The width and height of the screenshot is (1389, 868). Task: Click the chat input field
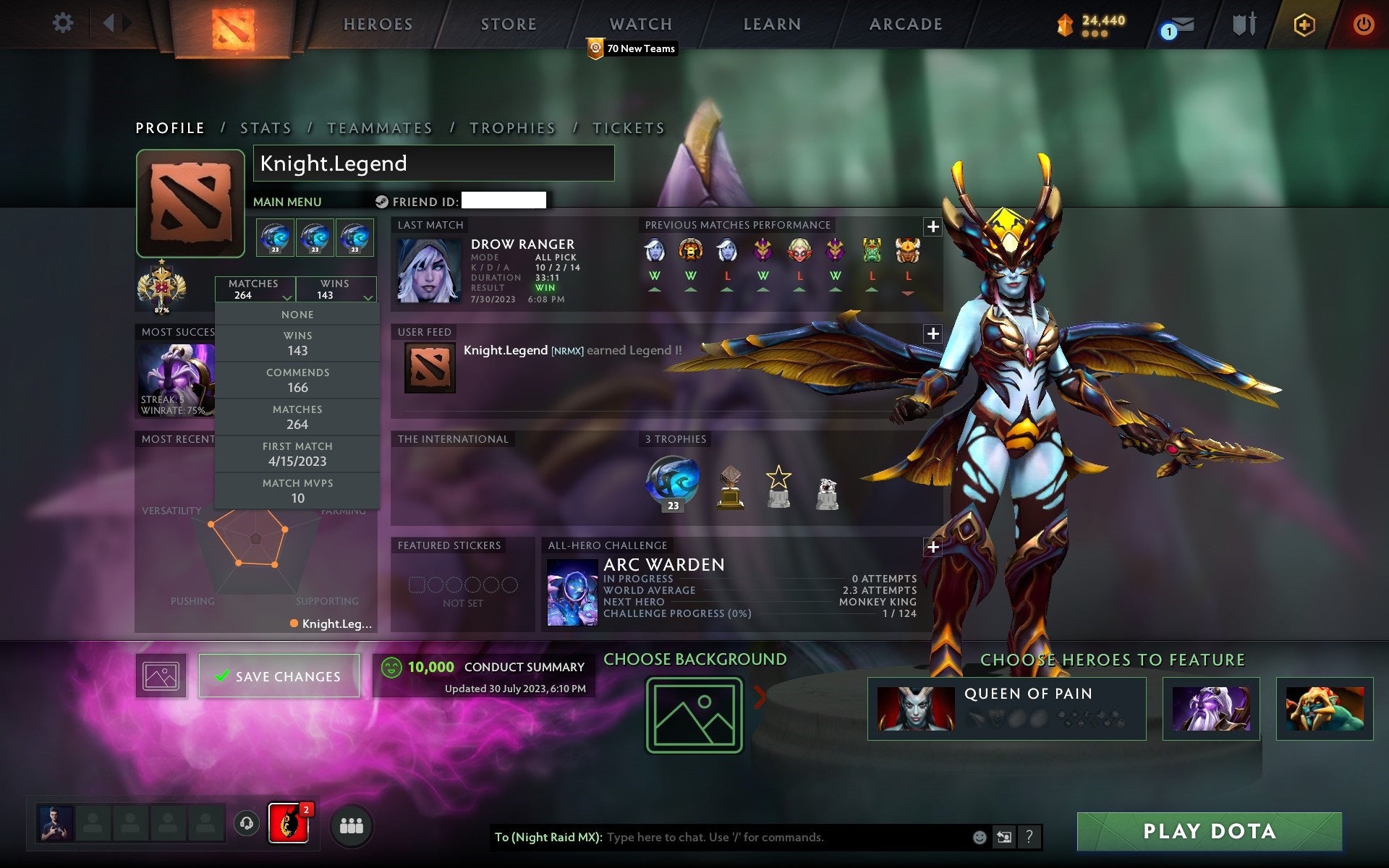coord(723,838)
